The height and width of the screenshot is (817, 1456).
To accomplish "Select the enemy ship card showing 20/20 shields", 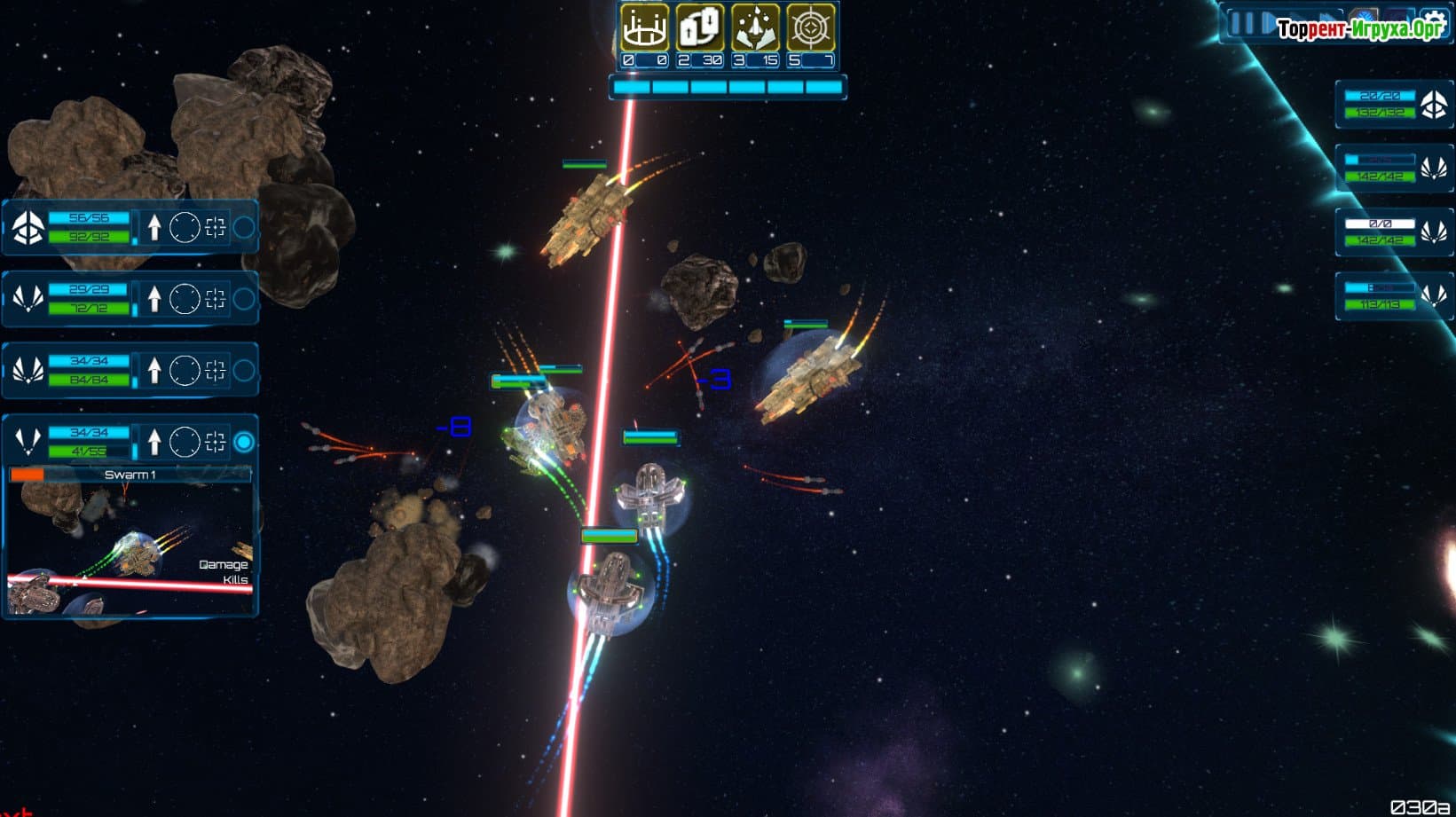I will point(1393,105).
